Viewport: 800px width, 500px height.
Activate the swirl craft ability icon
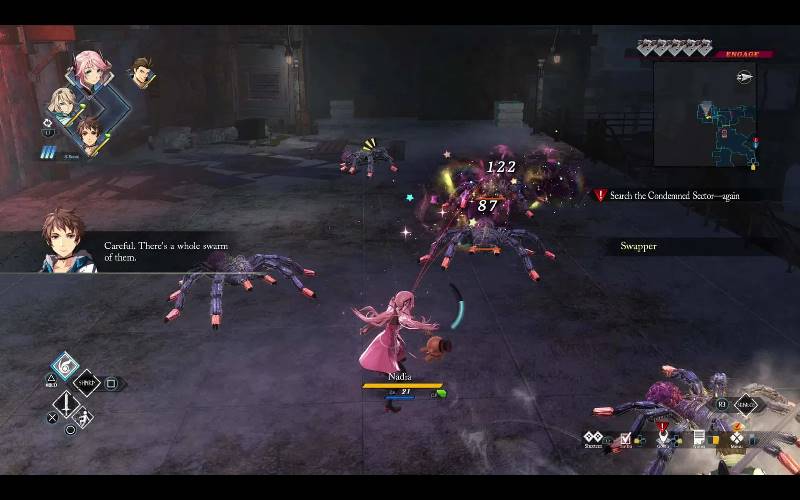pos(65,366)
